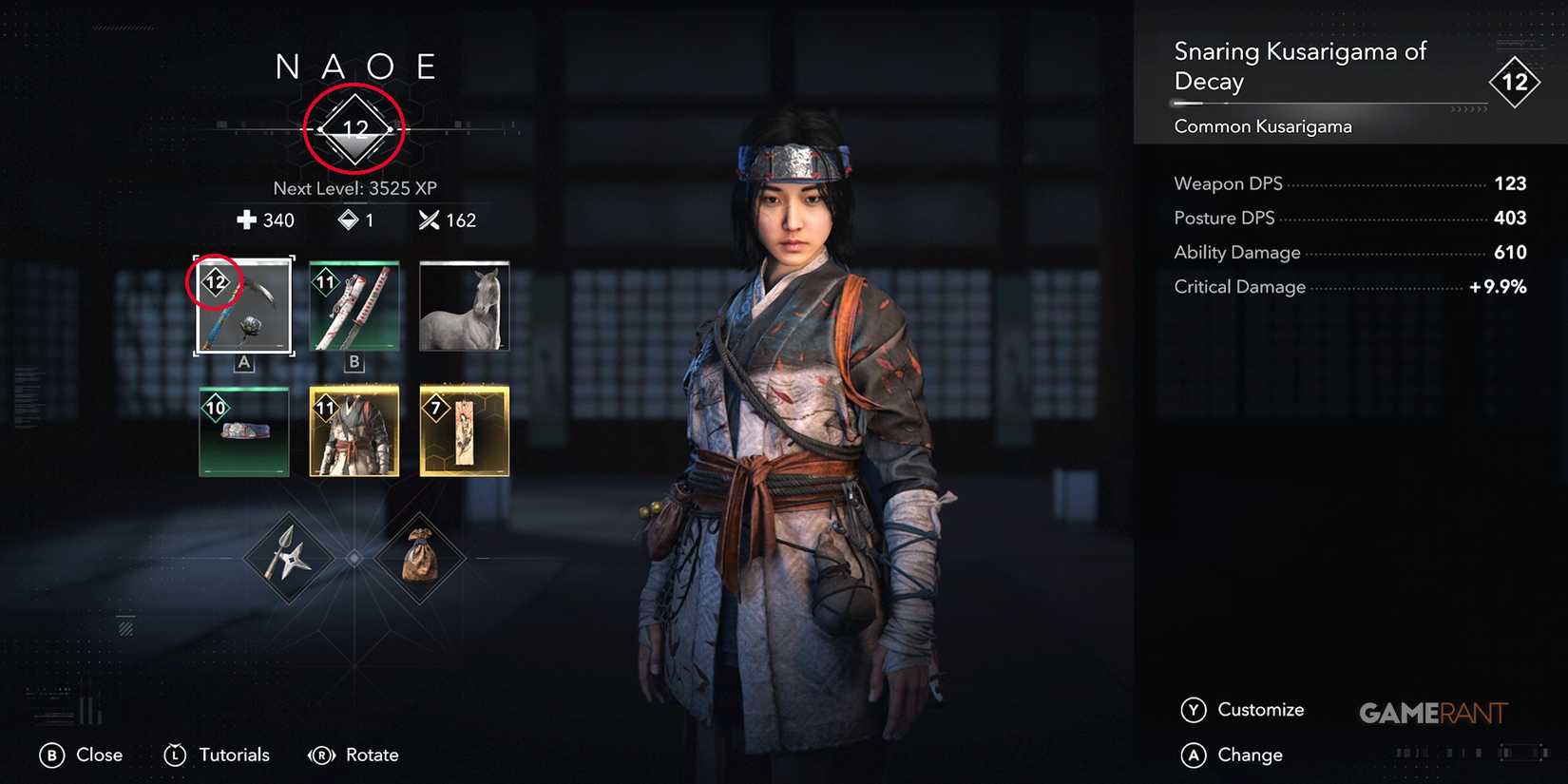Select the Katana weapon slot B
The image size is (1568, 784).
(x=353, y=304)
